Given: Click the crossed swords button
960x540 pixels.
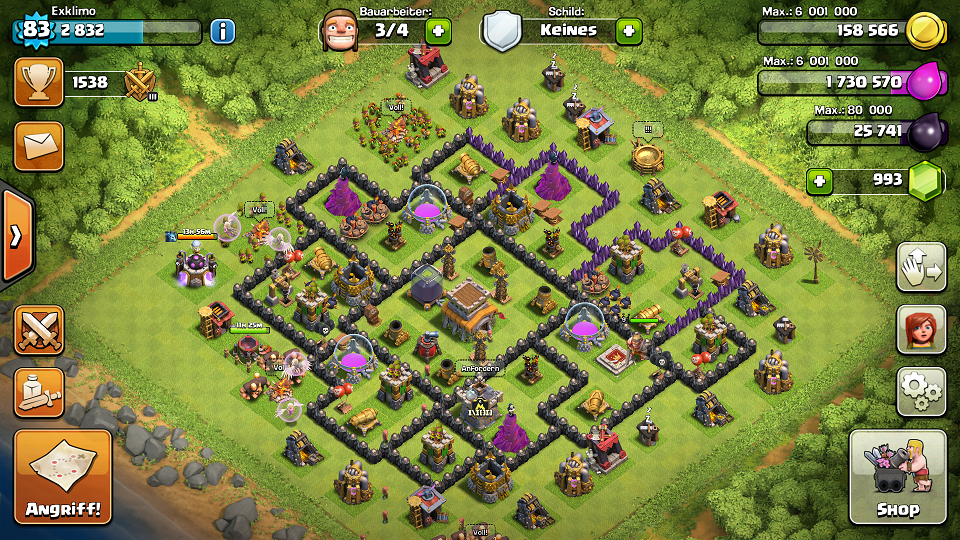Looking at the screenshot, I should 38,329.
